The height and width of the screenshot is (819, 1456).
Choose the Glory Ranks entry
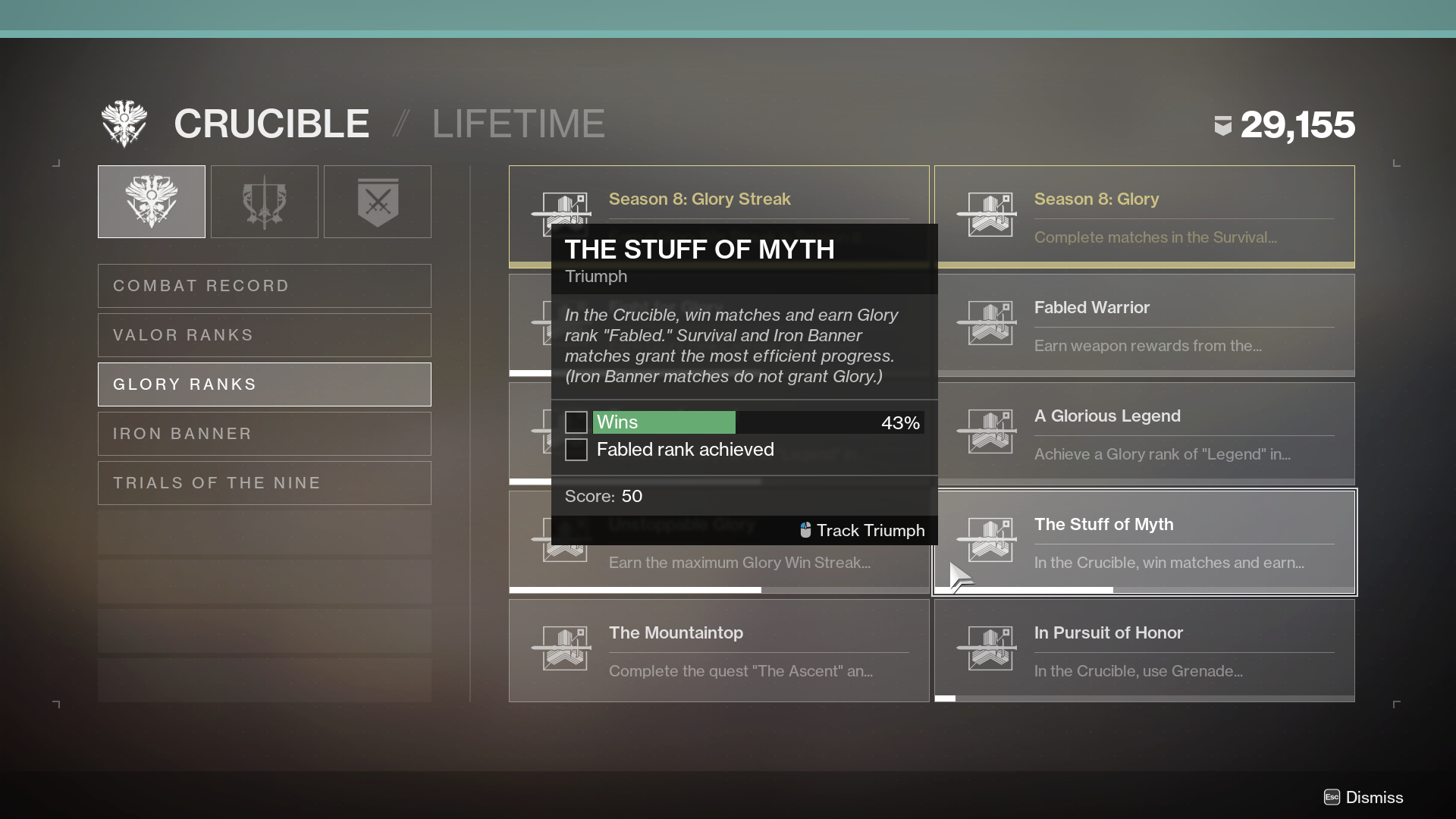click(x=264, y=384)
